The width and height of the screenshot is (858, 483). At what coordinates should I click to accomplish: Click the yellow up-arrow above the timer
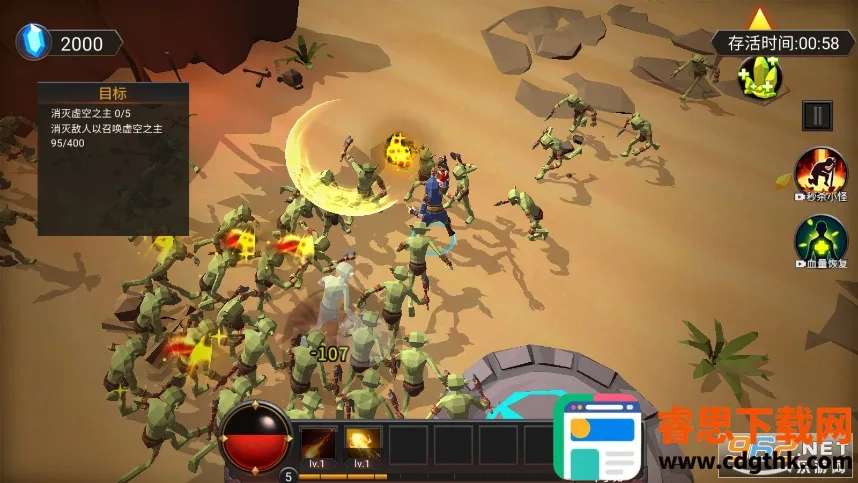761,18
